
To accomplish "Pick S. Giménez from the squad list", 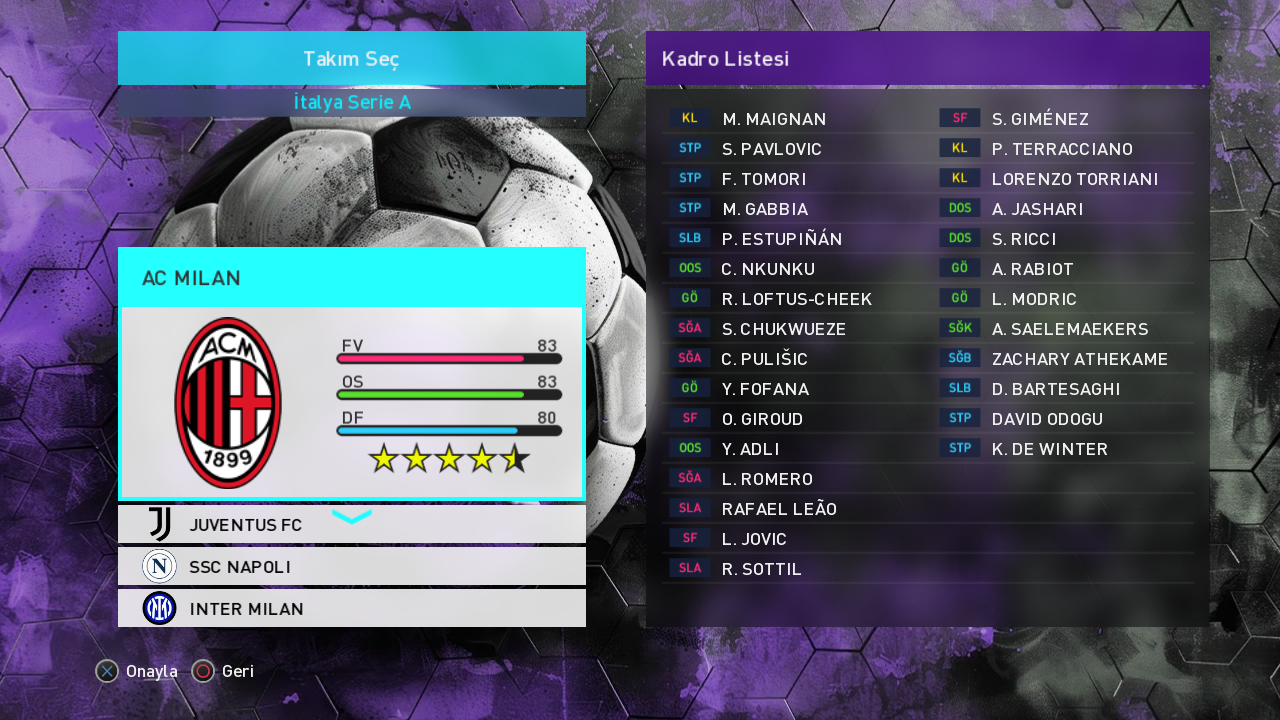I will click(x=1040, y=119).
